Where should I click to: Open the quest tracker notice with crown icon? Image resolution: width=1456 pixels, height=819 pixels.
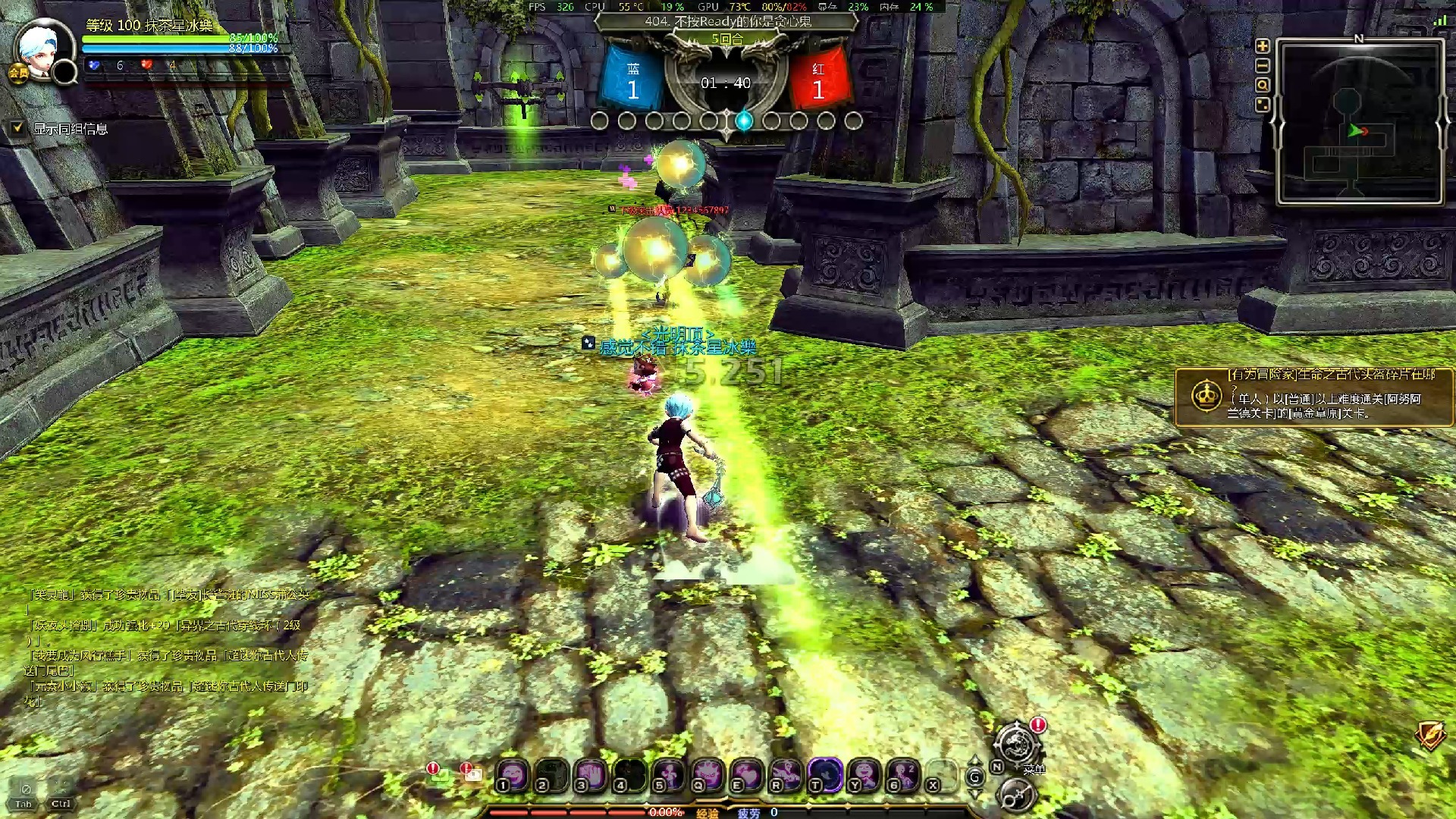point(1313,397)
